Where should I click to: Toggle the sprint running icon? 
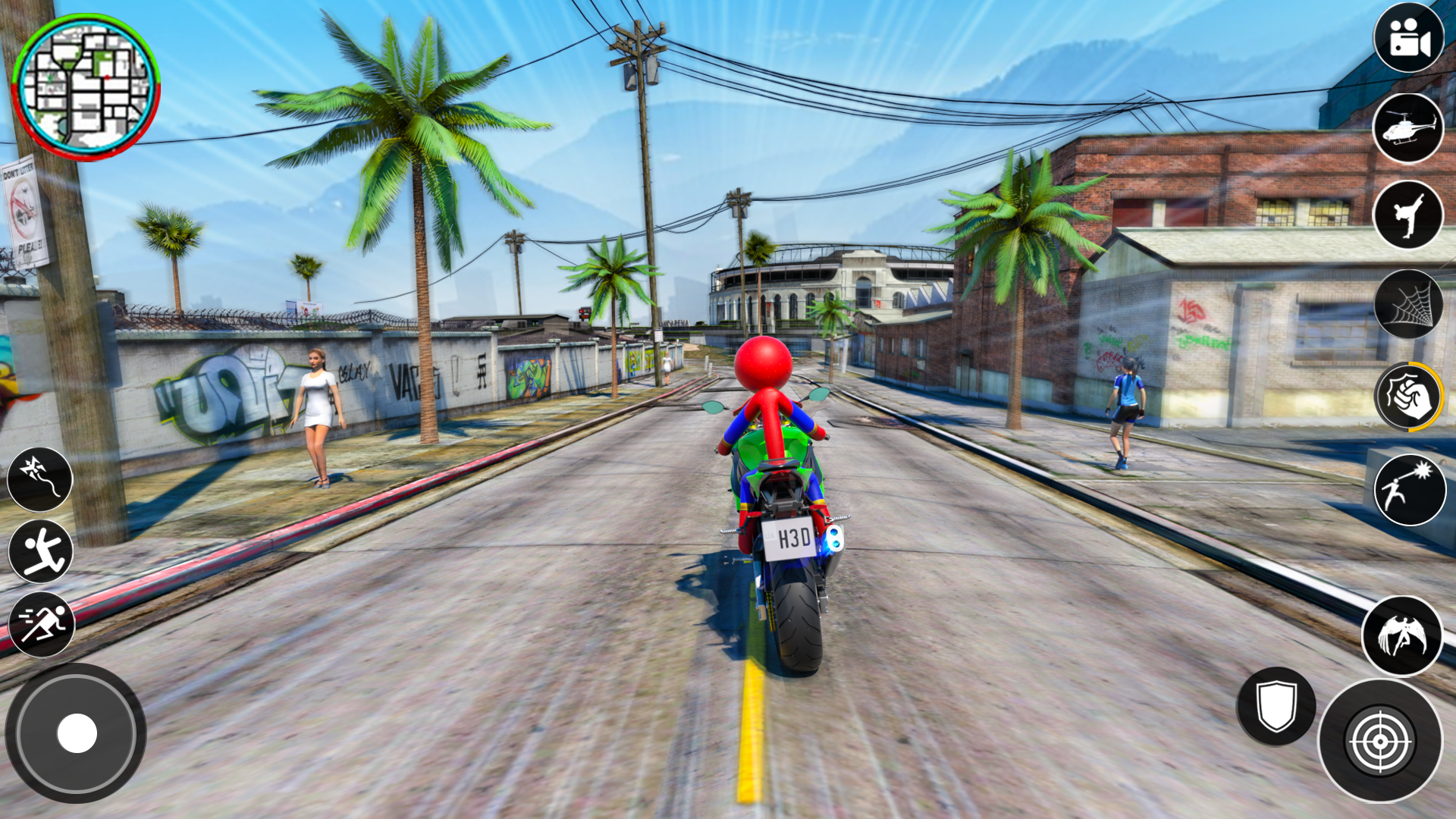41,623
